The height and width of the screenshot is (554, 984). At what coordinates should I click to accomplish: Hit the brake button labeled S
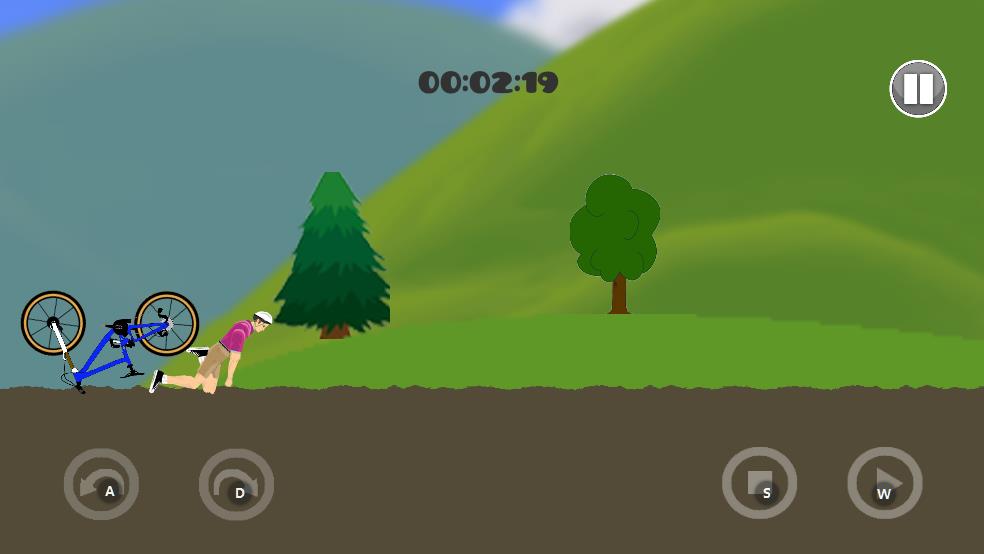click(x=759, y=483)
